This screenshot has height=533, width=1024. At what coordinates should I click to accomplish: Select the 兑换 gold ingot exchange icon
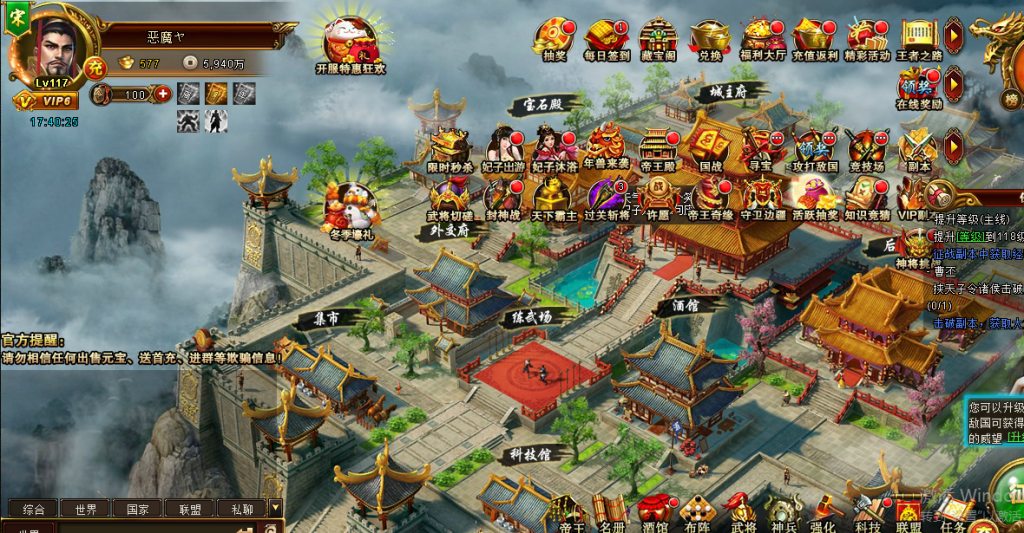[709, 38]
